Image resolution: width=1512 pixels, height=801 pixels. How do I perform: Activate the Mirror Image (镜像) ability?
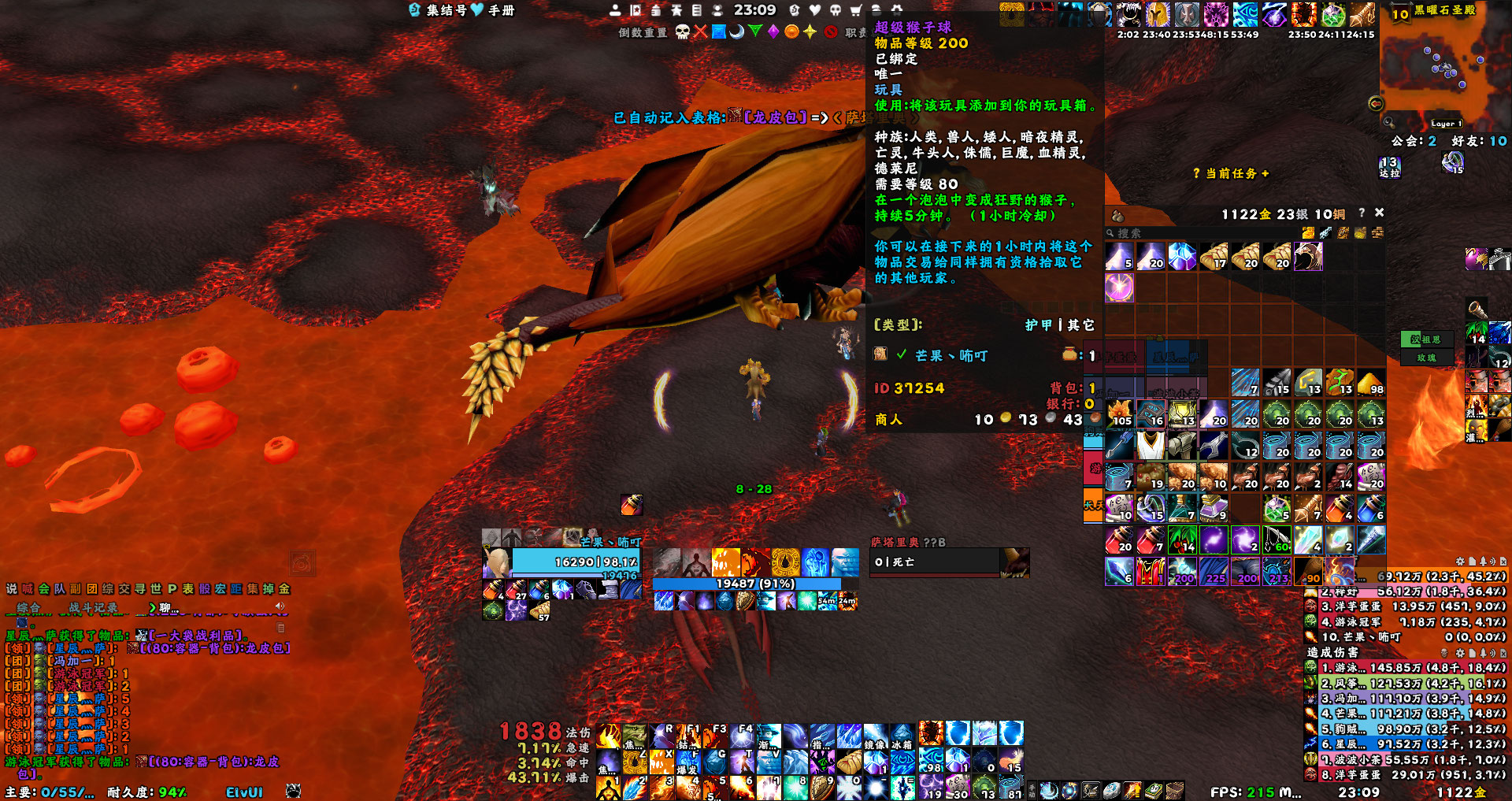tap(875, 736)
